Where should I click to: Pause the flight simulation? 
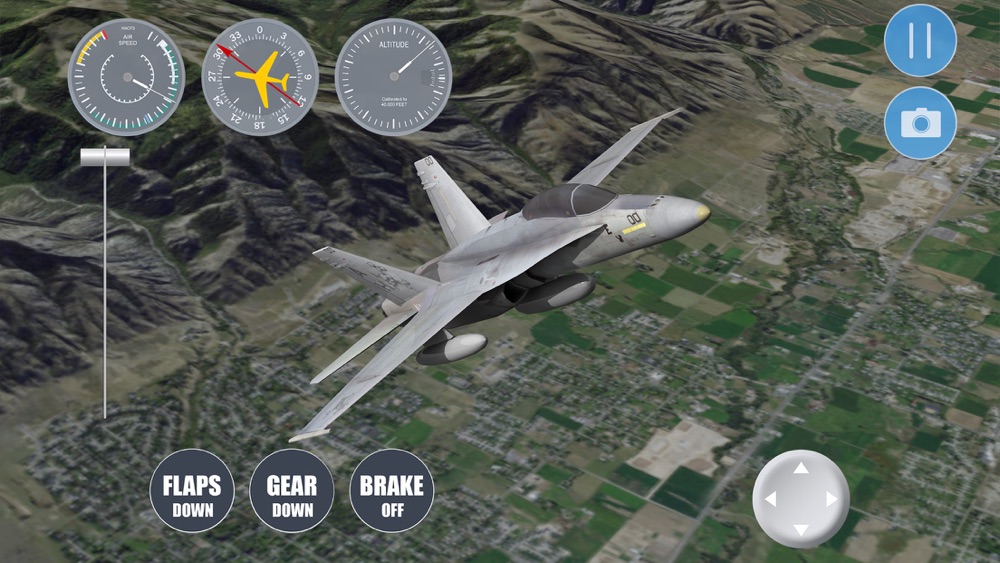920,41
